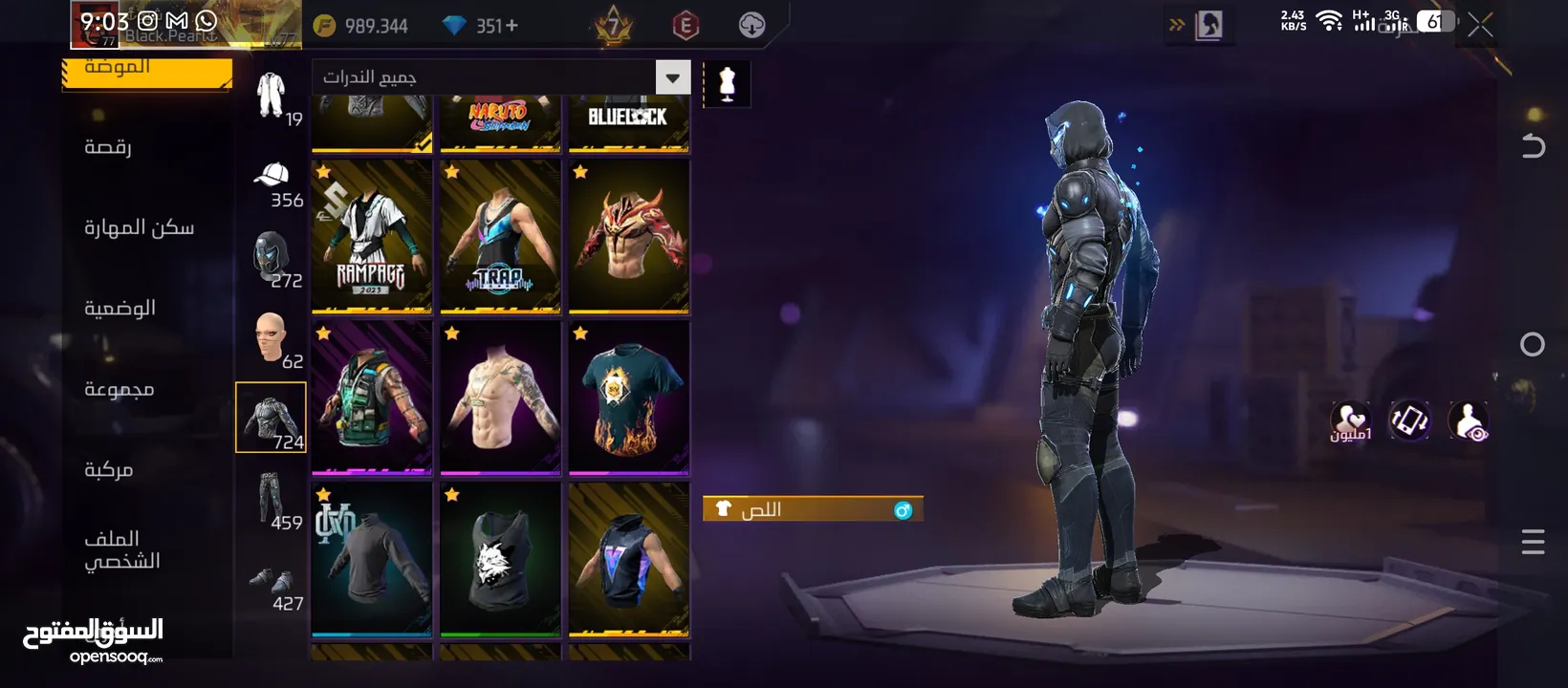
Task: Open the الوضعية menu entry
Action: 120,308
